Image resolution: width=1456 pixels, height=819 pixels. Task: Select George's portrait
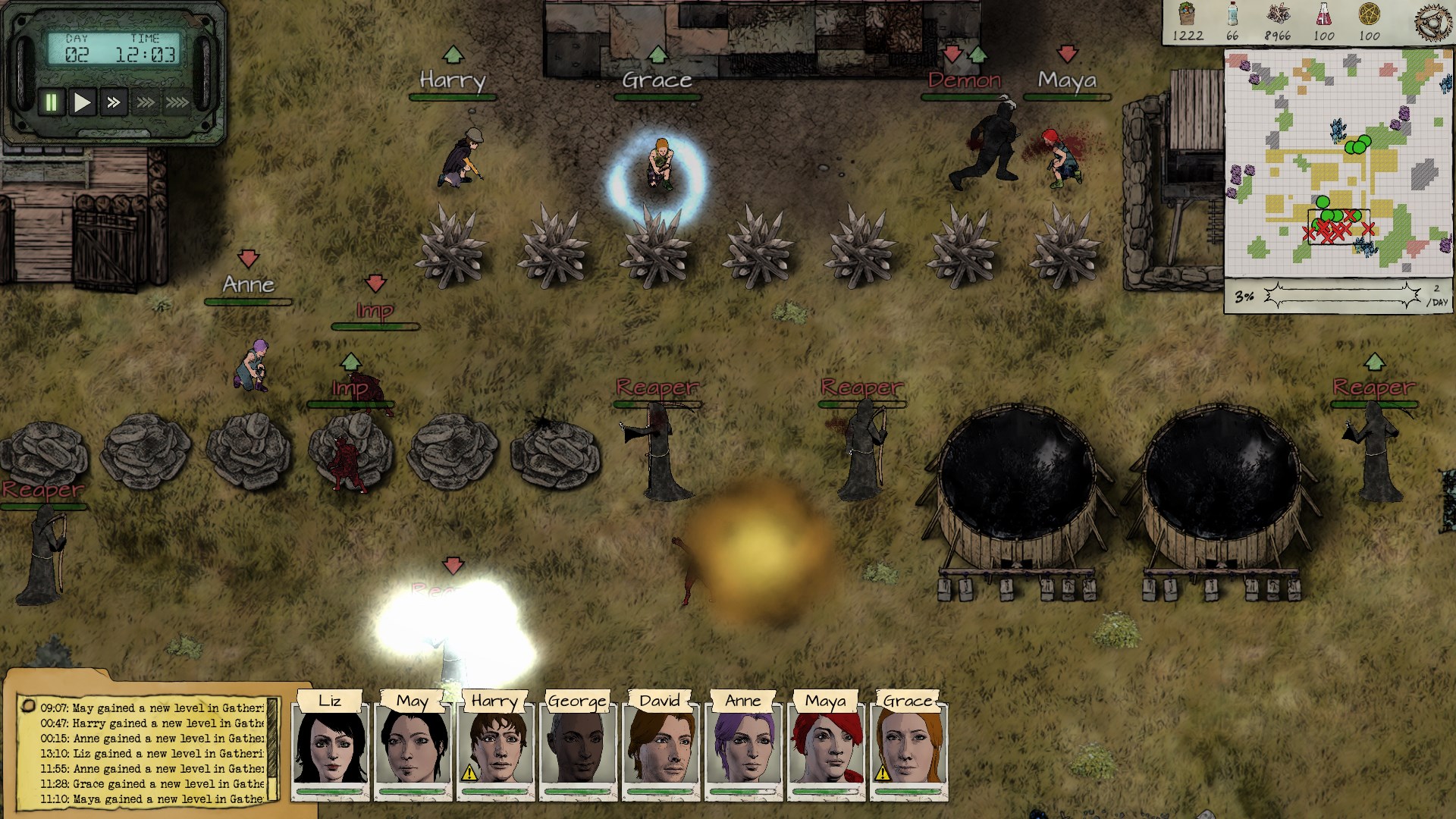click(x=578, y=748)
